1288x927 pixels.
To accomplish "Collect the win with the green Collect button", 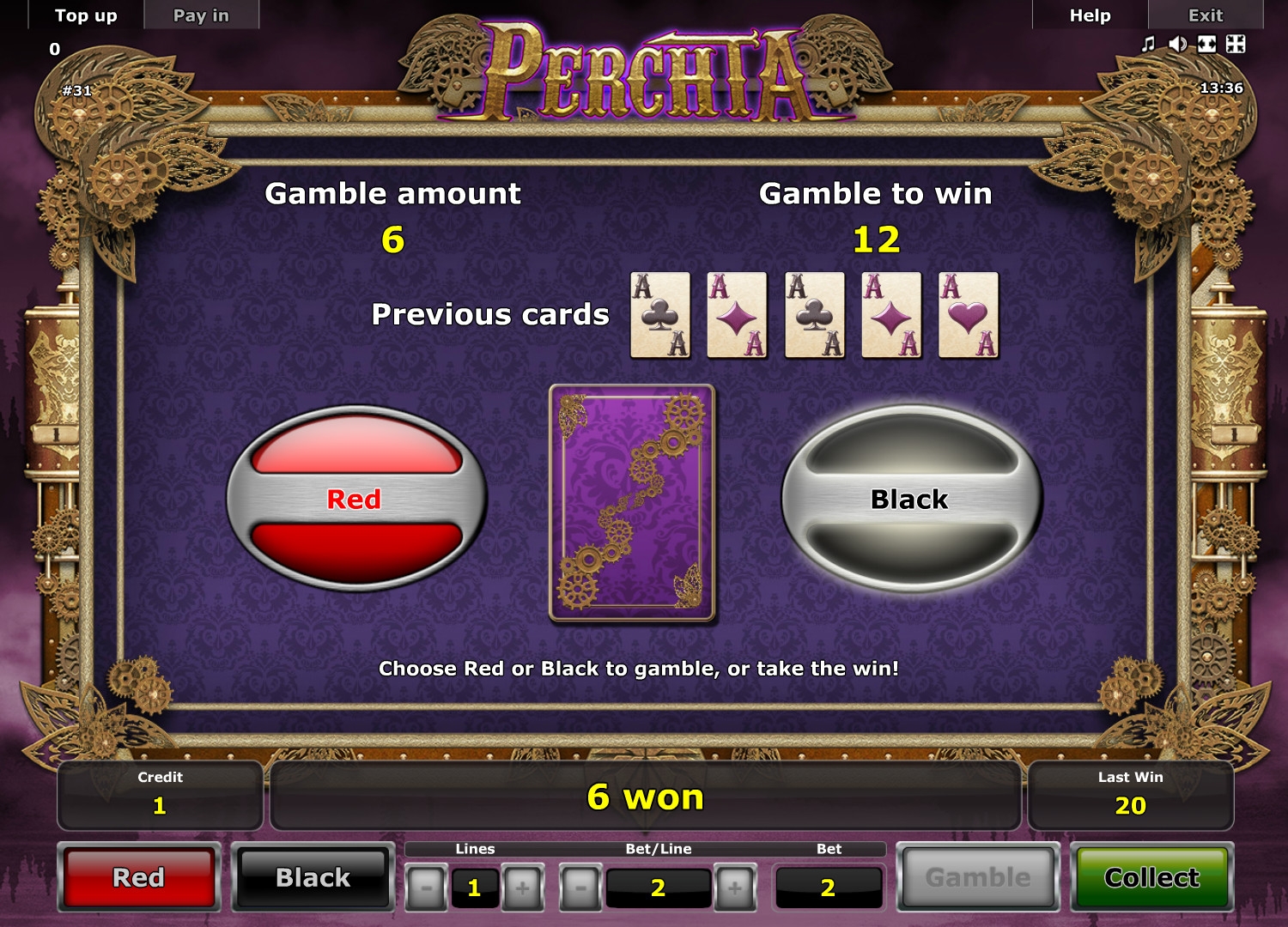I will click(x=1151, y=878).
